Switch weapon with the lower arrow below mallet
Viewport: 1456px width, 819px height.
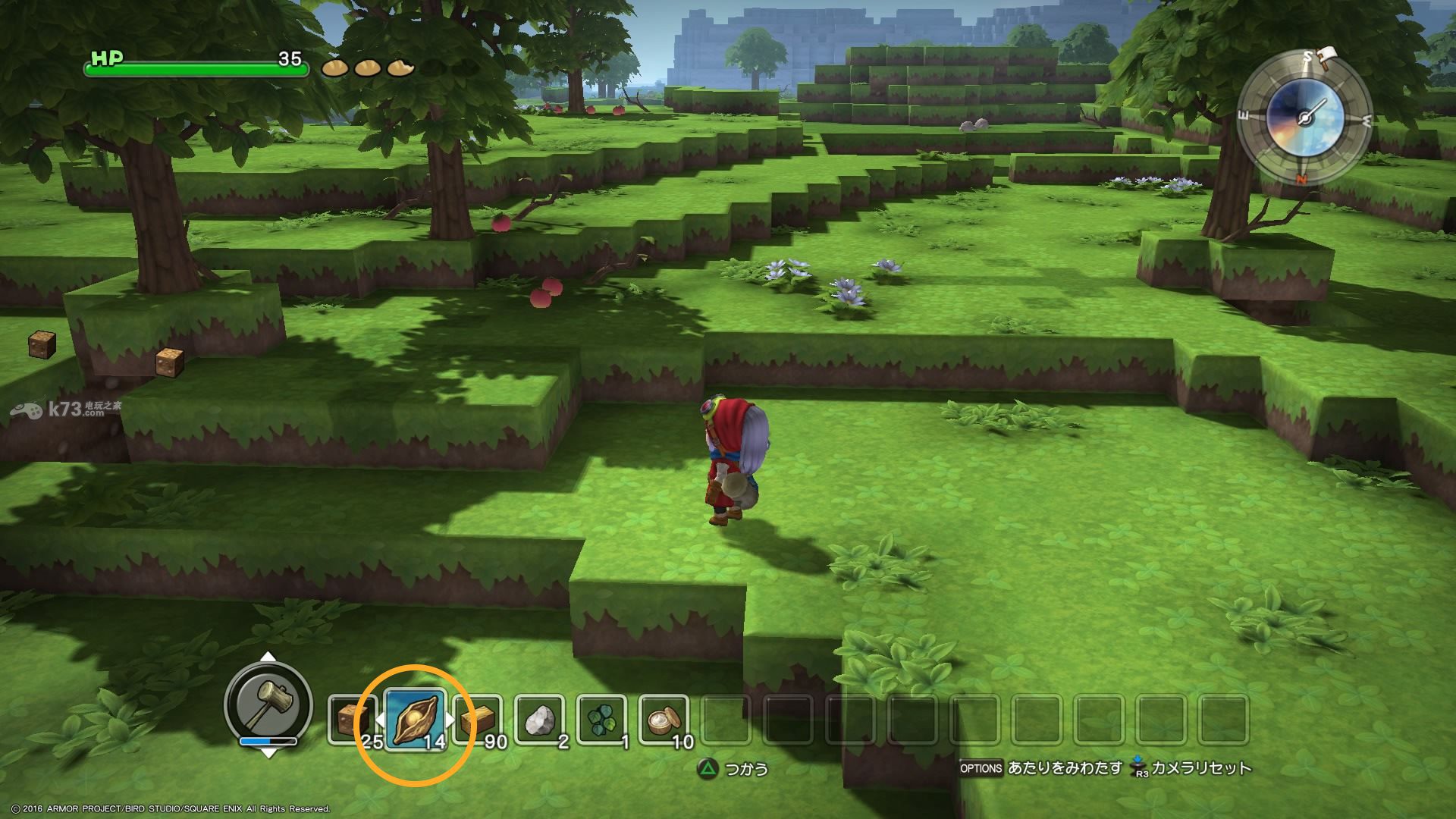click(268, 752)
